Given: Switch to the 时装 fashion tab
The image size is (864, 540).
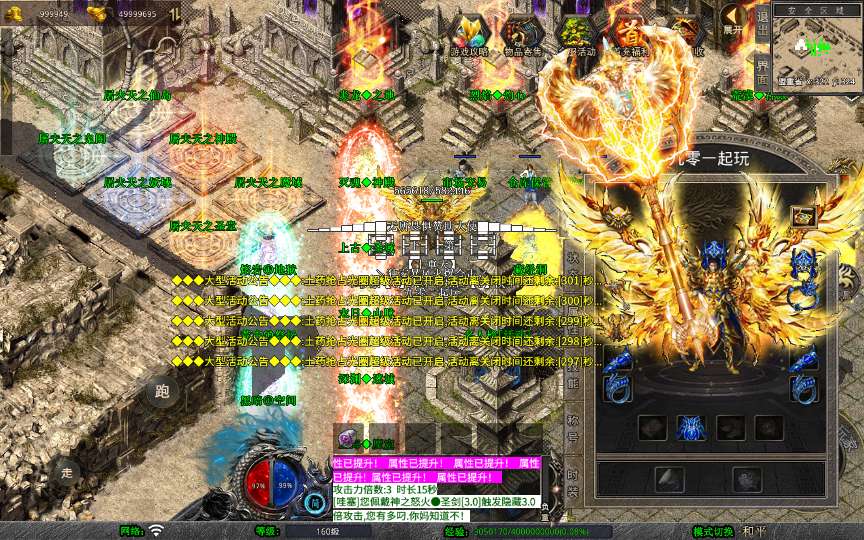Looking at the screenshot, I should coord(573,485).
